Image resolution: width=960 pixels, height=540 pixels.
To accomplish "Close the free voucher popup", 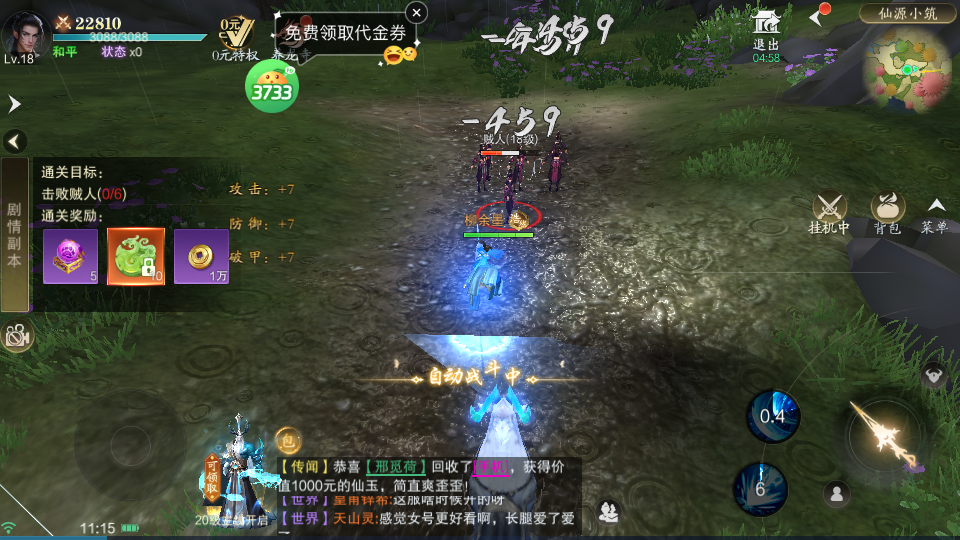I will coord(417,12).
